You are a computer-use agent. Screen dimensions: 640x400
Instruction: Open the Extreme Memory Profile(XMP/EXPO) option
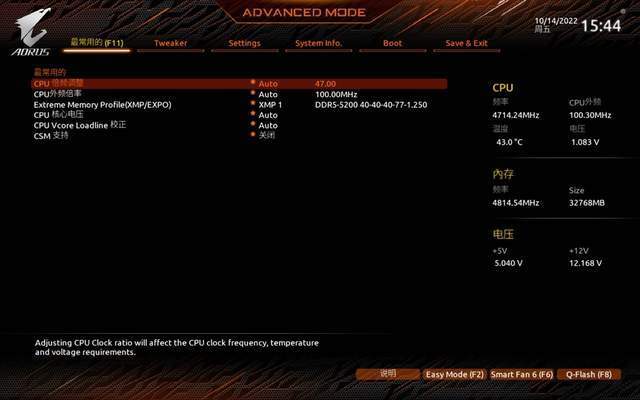coord(102,104)
